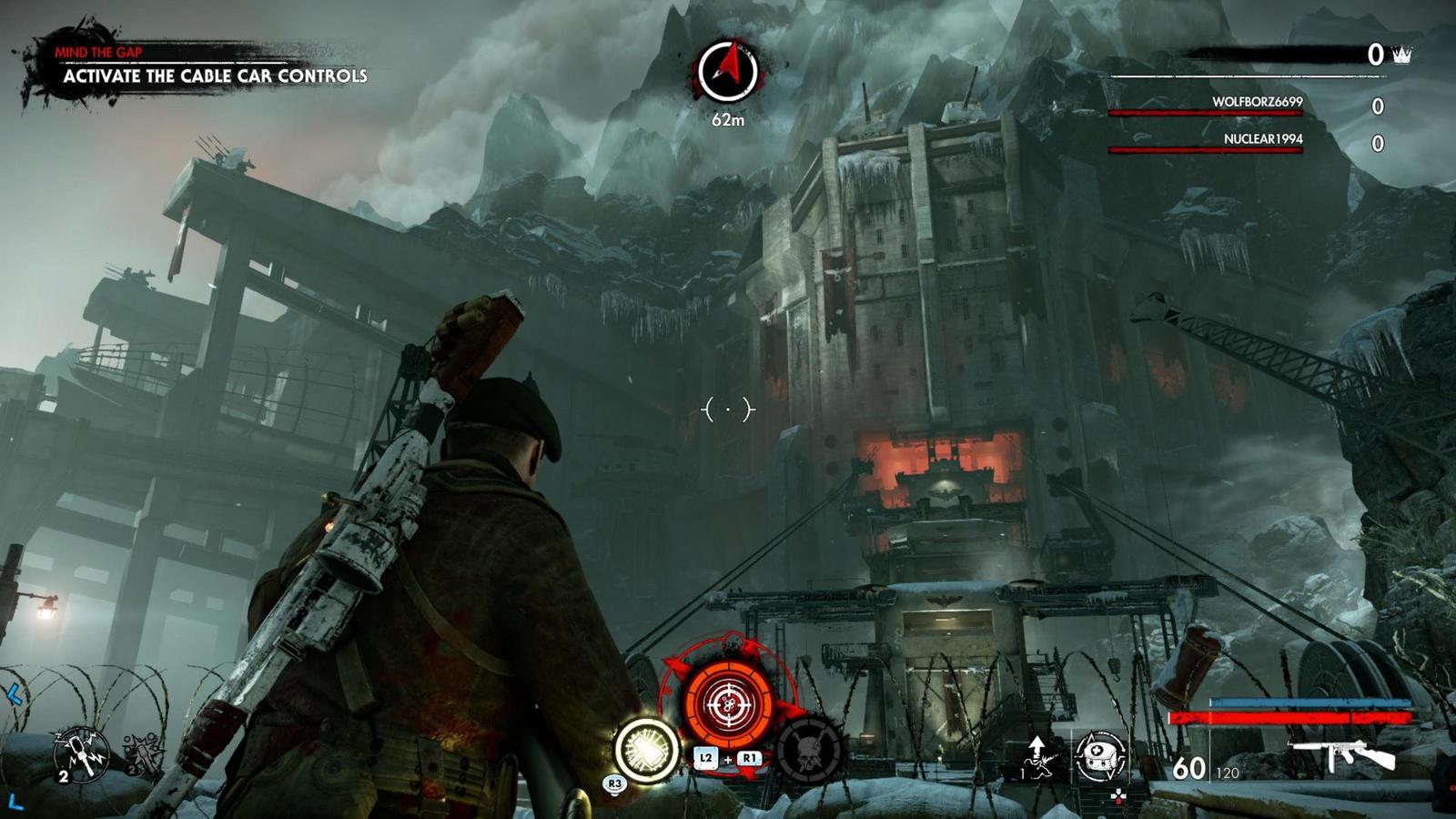The height and width of the screenshot is (819, 1456).
Task: Select the objective tracker 'Activate the cable car controls'
Action: [x=215, y=76]
